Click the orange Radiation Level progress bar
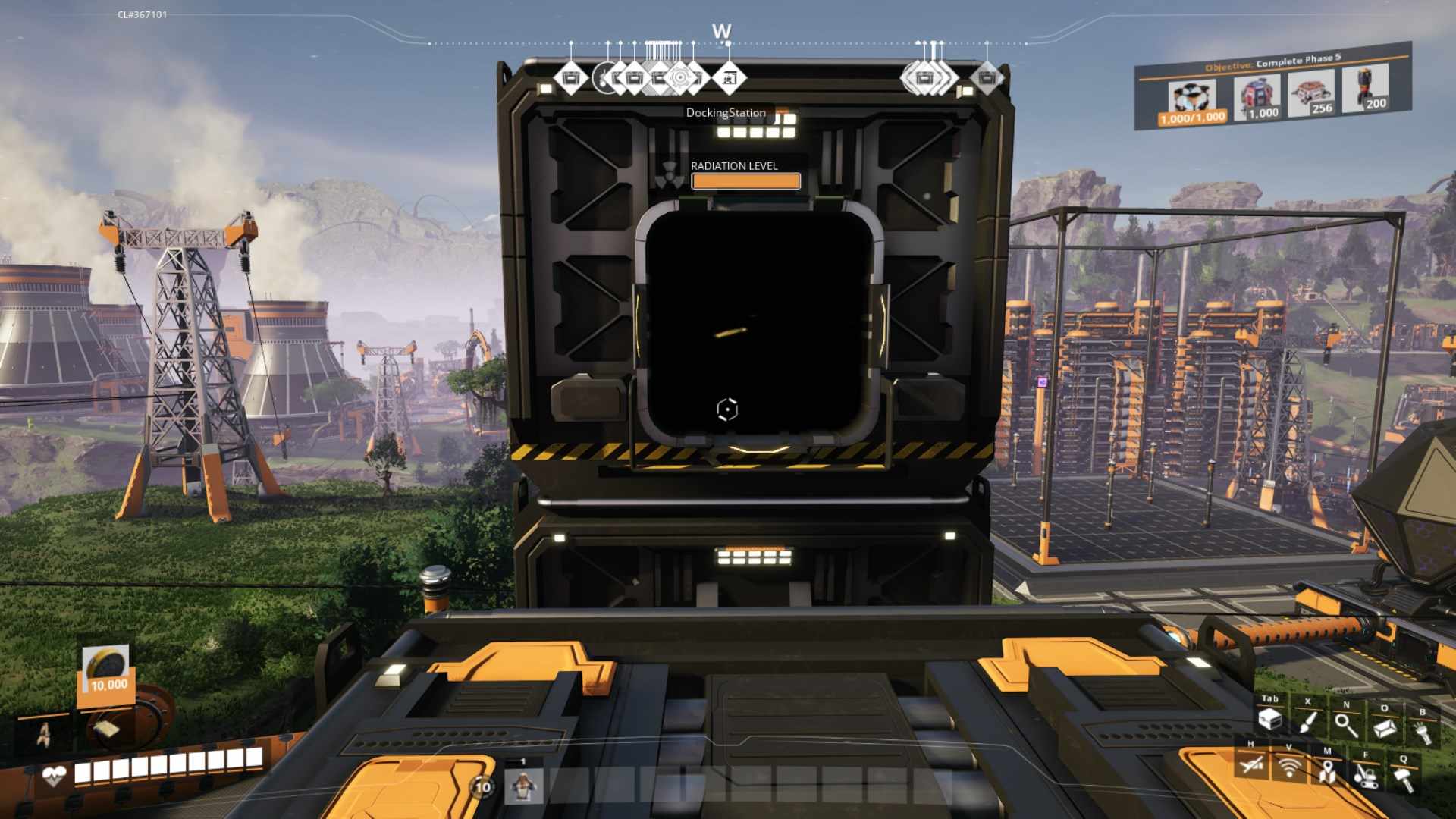Screen dimensions: 1456x819 pyautogui.click(x=745, y=180)
